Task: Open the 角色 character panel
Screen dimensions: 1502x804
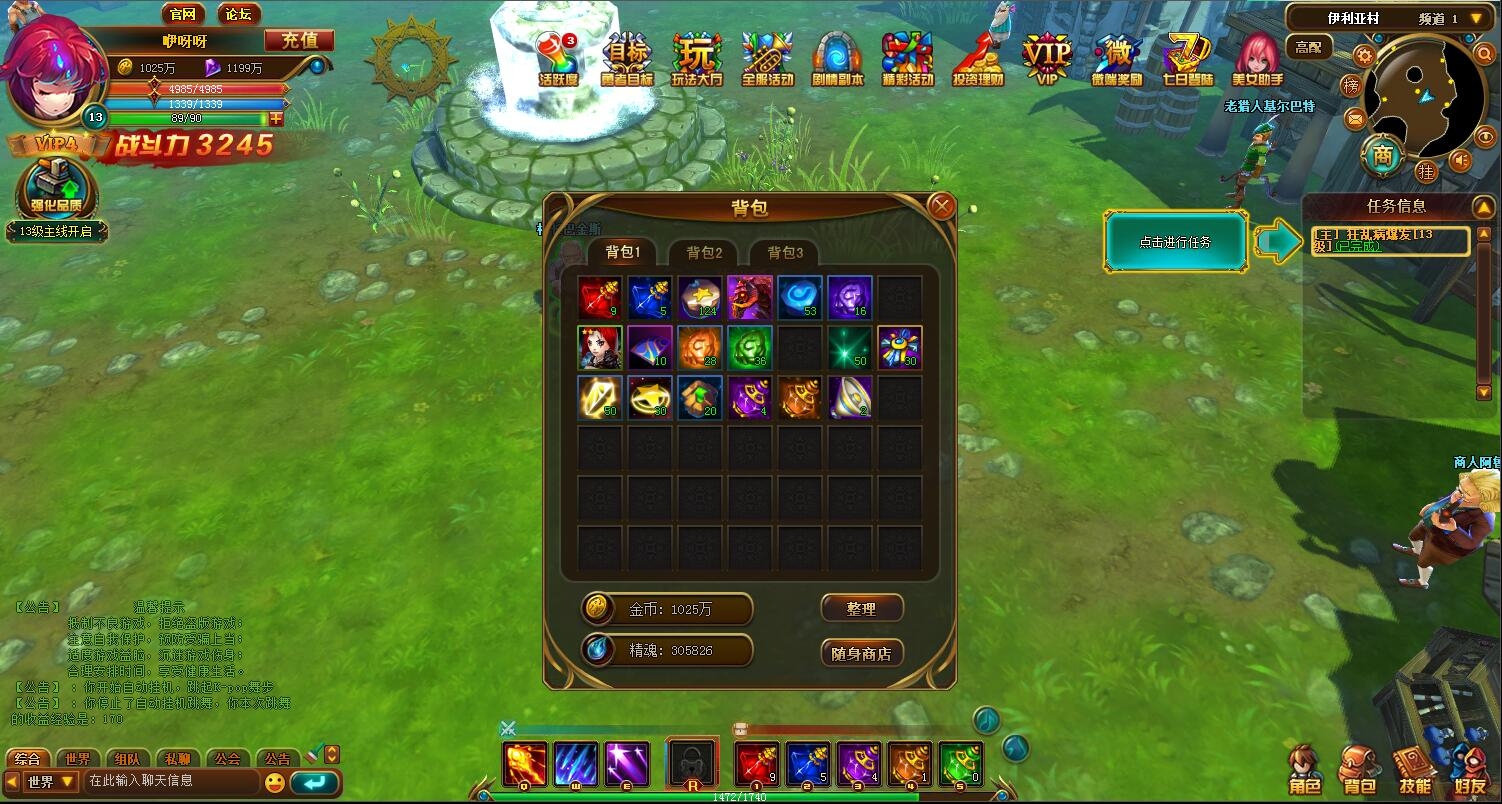Action: click(1305, 770)
